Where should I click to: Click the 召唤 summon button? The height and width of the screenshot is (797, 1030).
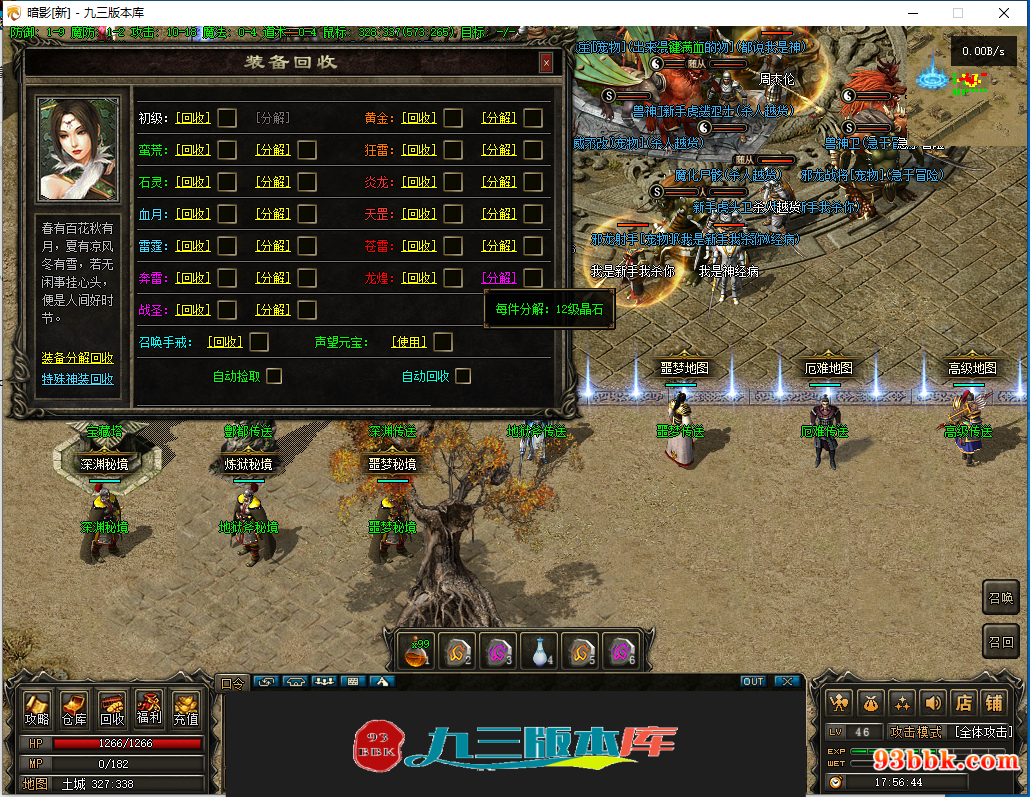[x=1001, y=598]
